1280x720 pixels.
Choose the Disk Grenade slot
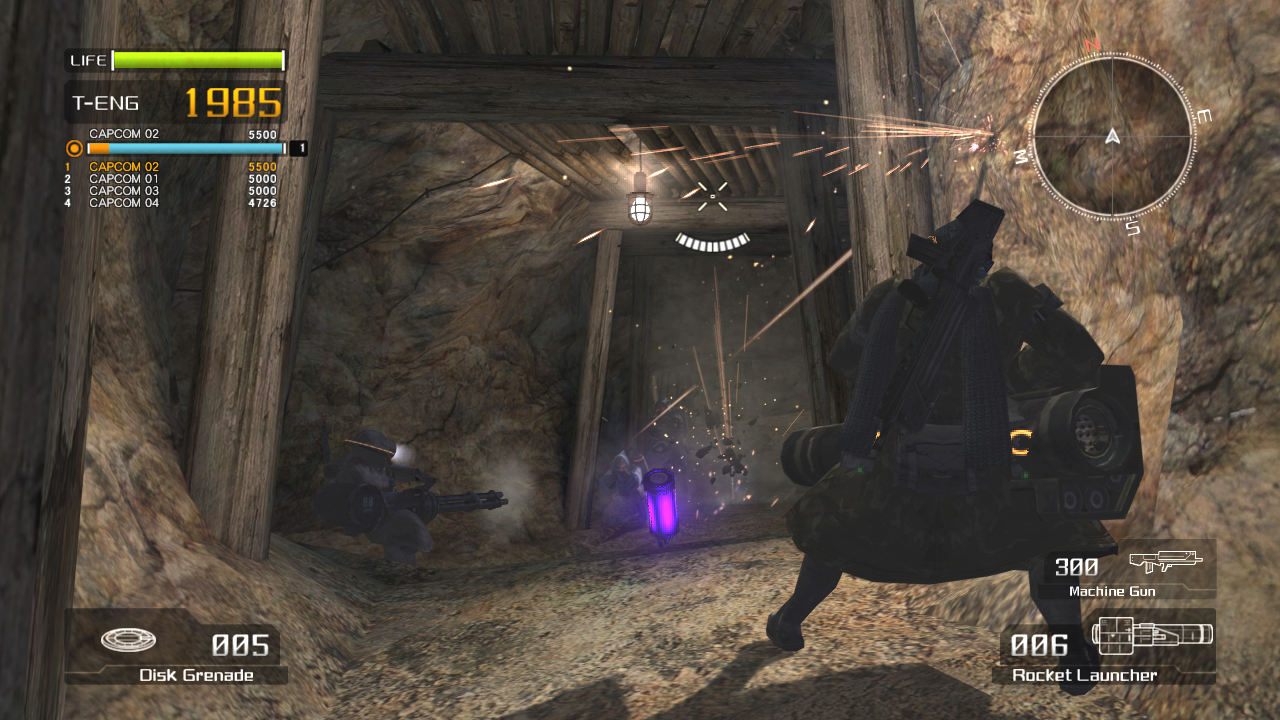click(x=176, y=647)
